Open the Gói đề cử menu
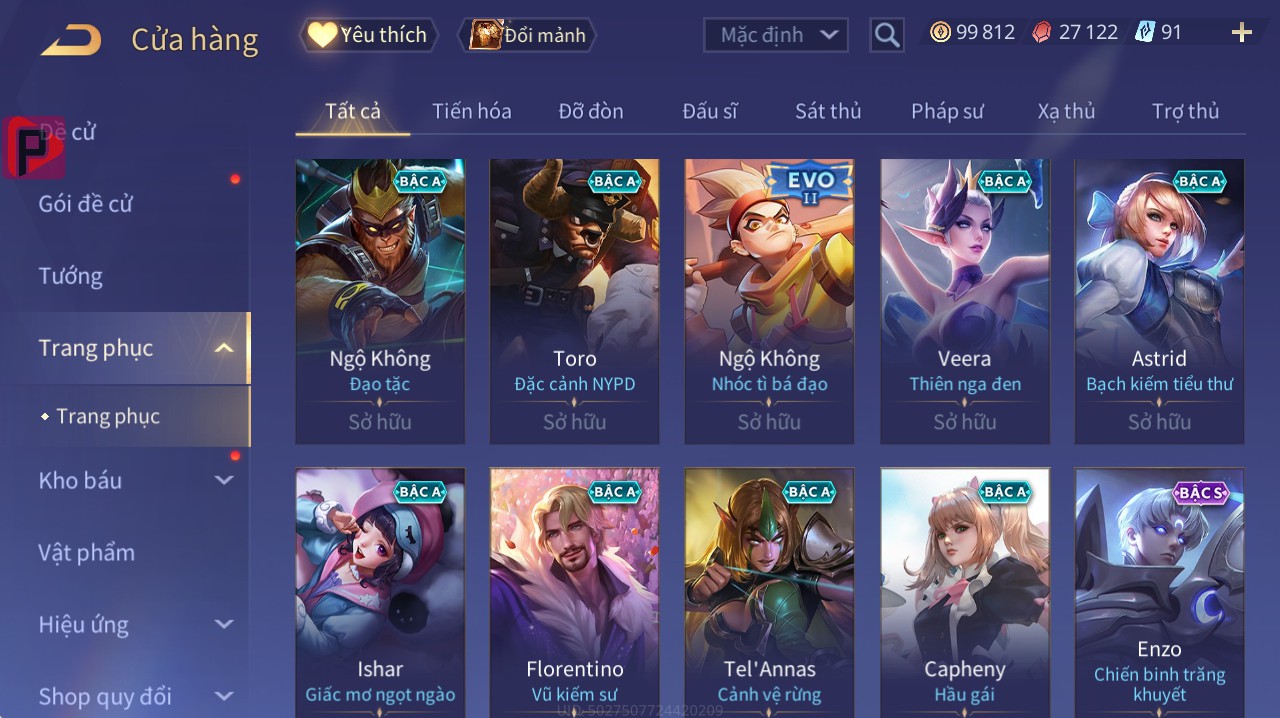 pyautogui.click(x=86, y=204)
